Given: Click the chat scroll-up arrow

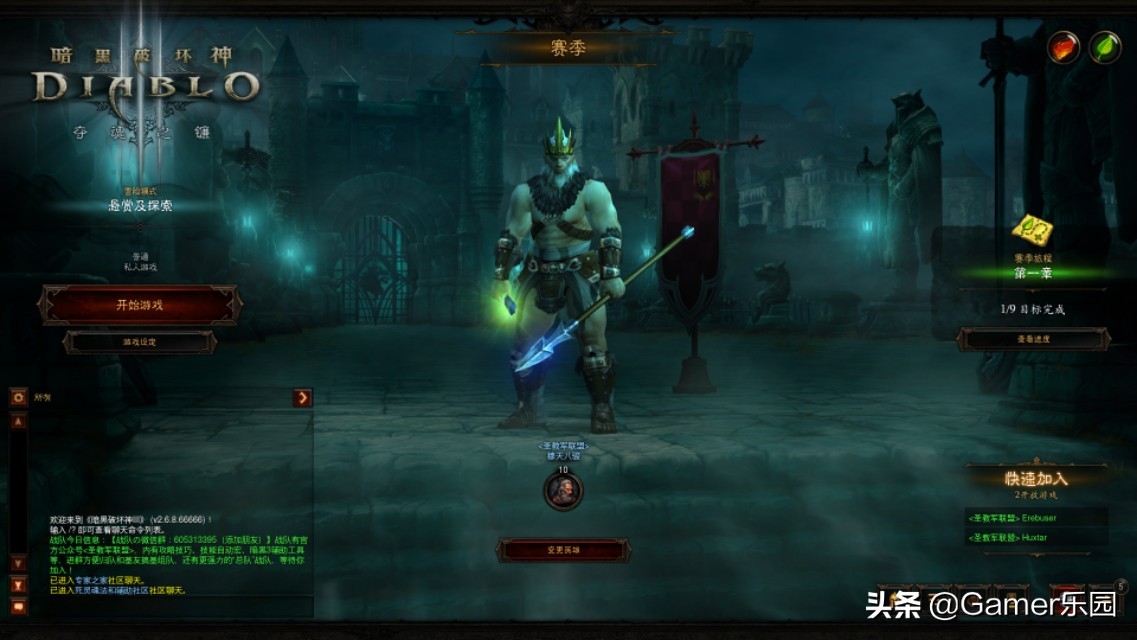Looking at the screenshot, I should pyautogui.click(x=18, y=422).
